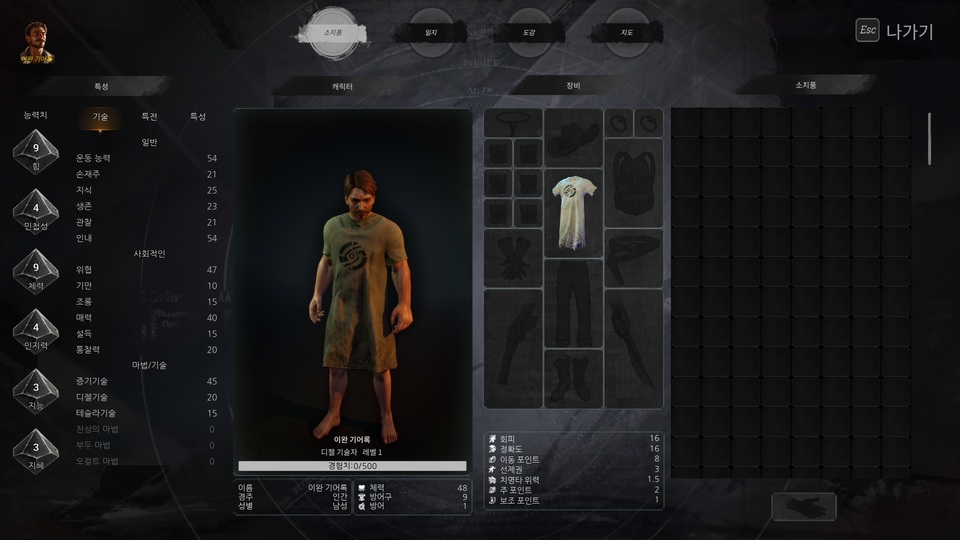Screen dimensions: 960x540
Task: Choose the 증기기술 skill row
Action: tap(146, 381)
